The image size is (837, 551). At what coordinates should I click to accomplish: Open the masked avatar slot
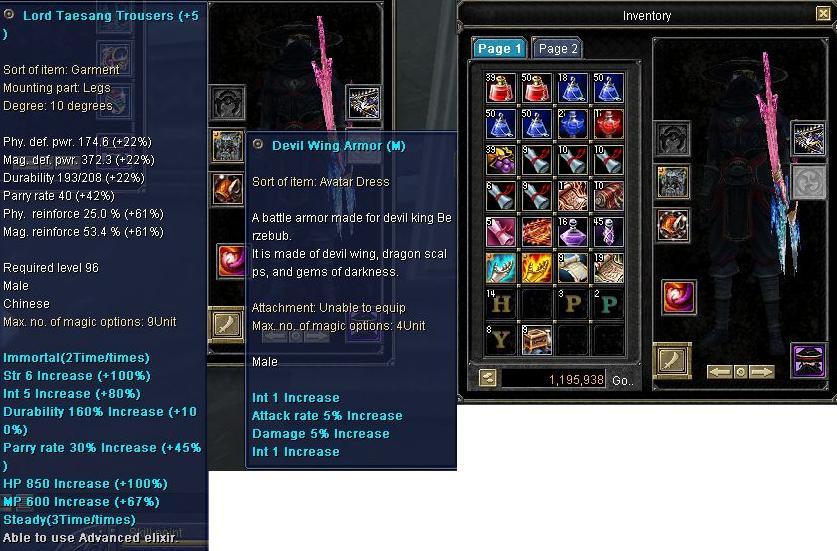tap(808, 359)
